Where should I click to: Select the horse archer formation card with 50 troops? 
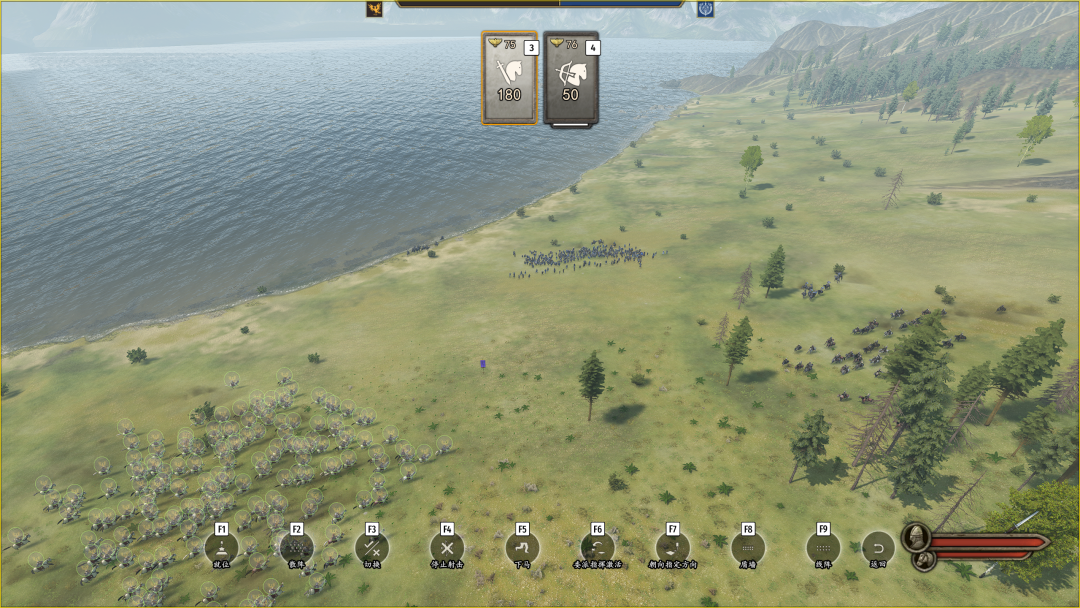click(x=571, y=78)
